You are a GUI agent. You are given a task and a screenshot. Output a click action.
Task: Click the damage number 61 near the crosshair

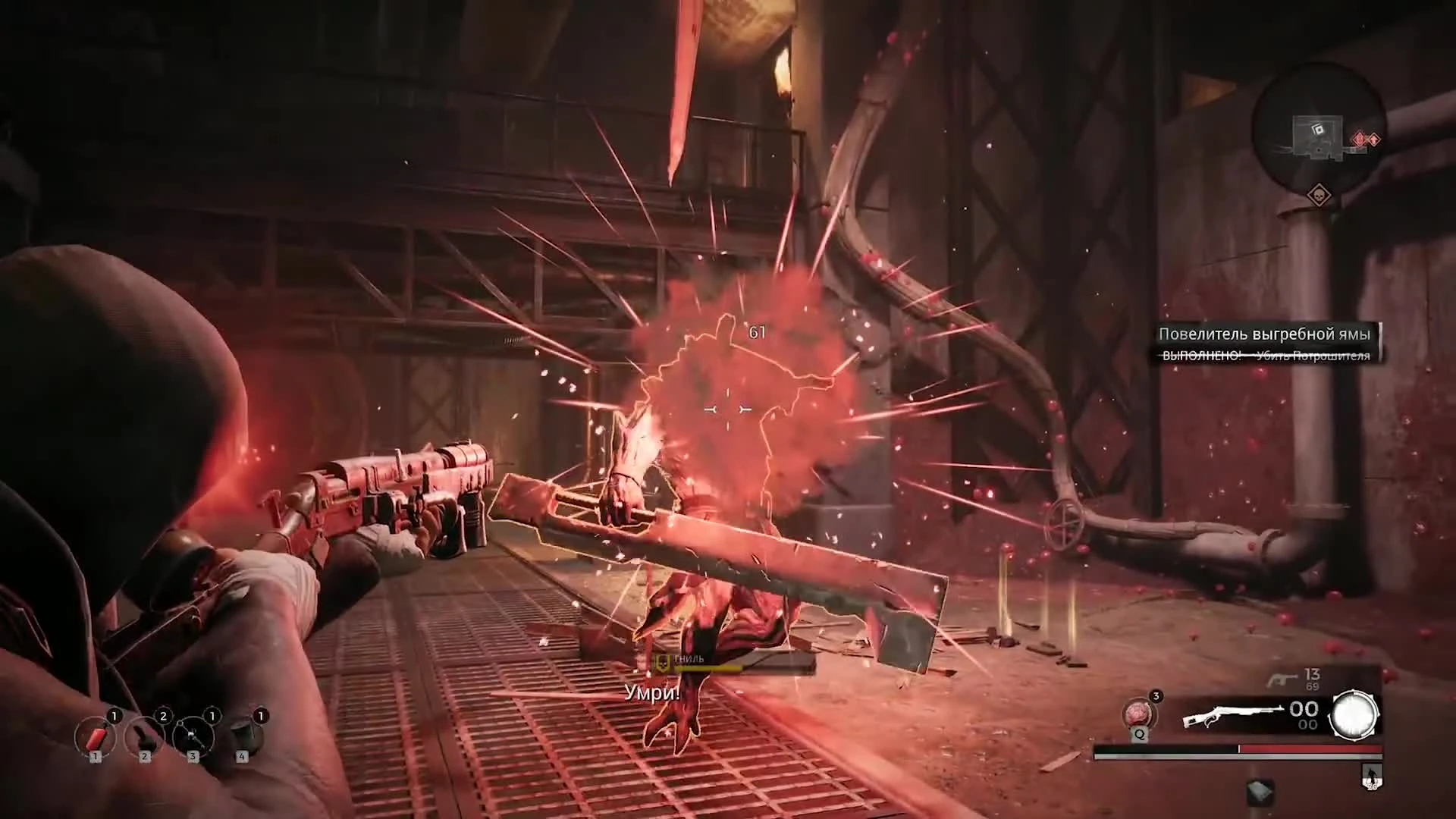756,331
